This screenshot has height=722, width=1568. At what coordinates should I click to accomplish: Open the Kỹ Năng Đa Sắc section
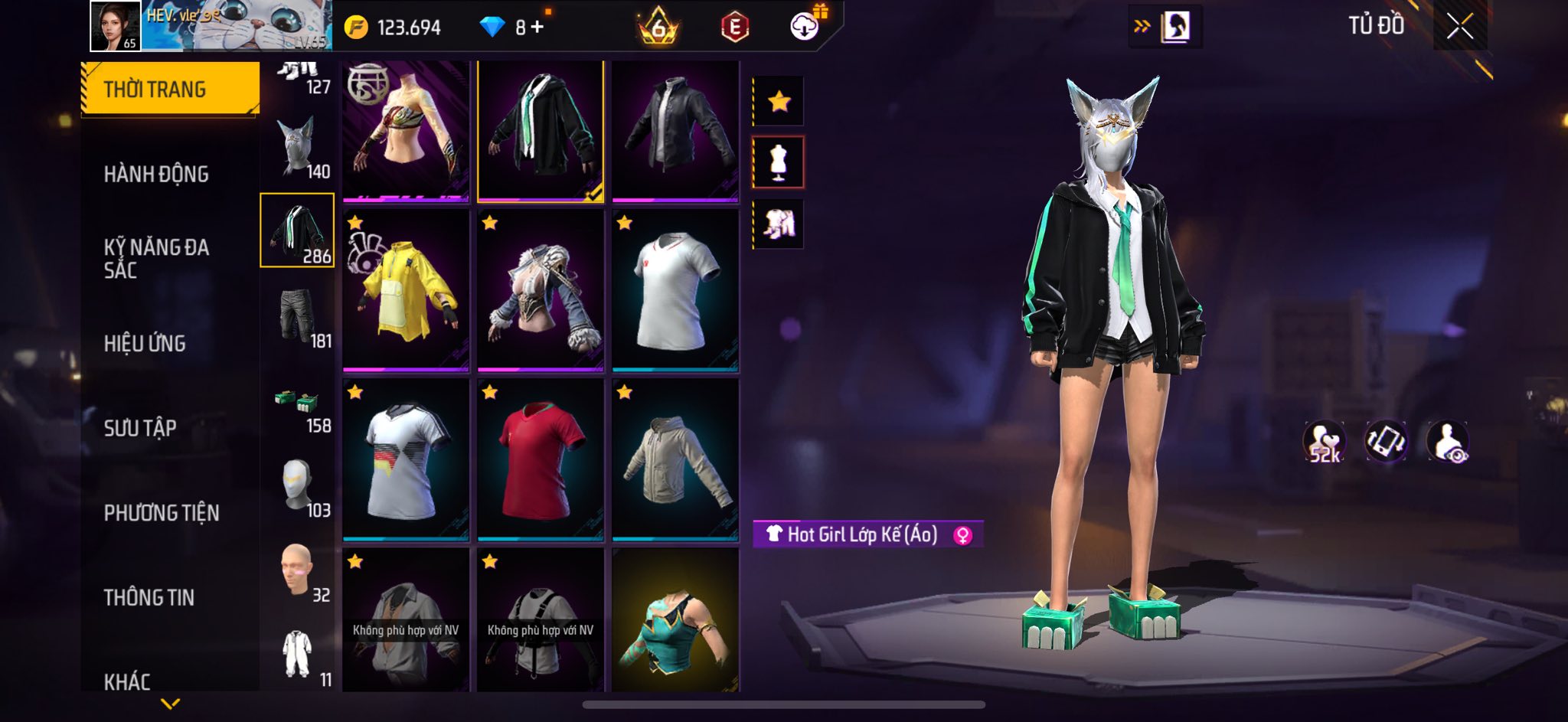coord(156,259)
